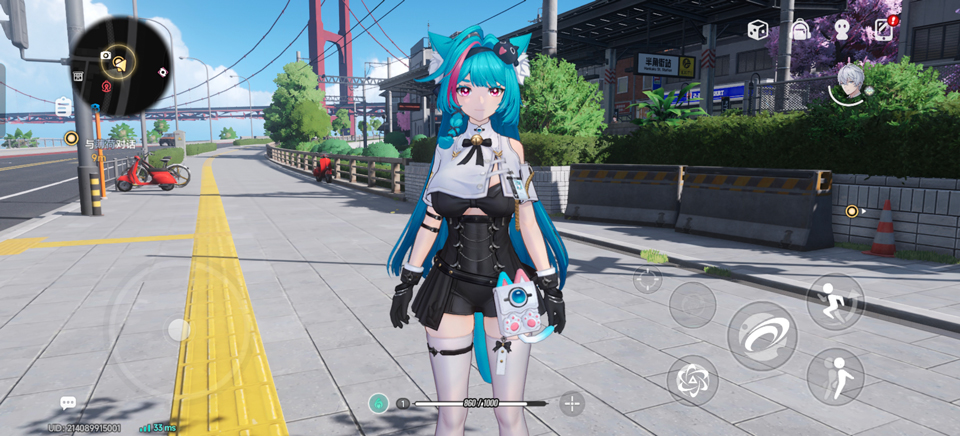960x436 pixels.
Task: Open the dice icon menu
Action: point(758,30)
